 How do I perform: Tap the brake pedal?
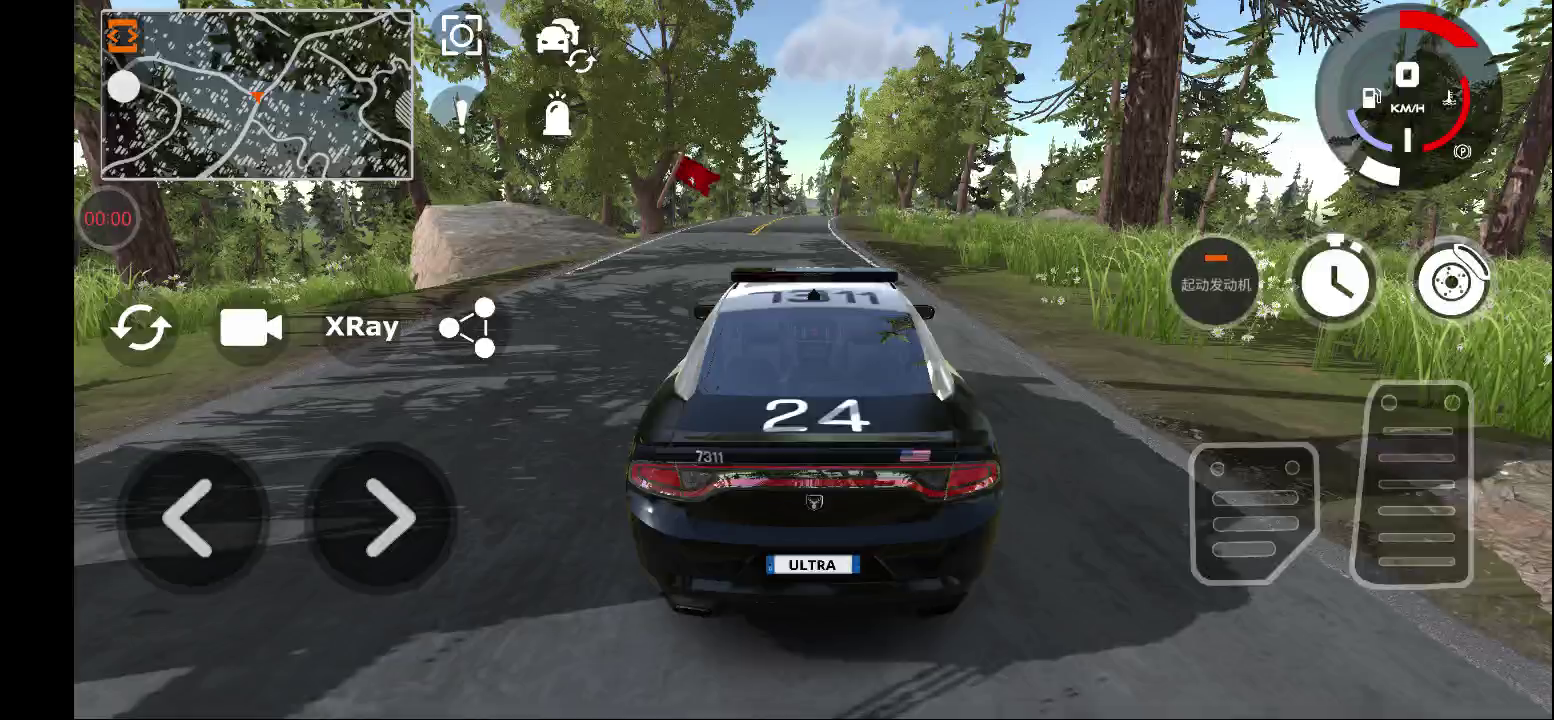coord(1254,512)
